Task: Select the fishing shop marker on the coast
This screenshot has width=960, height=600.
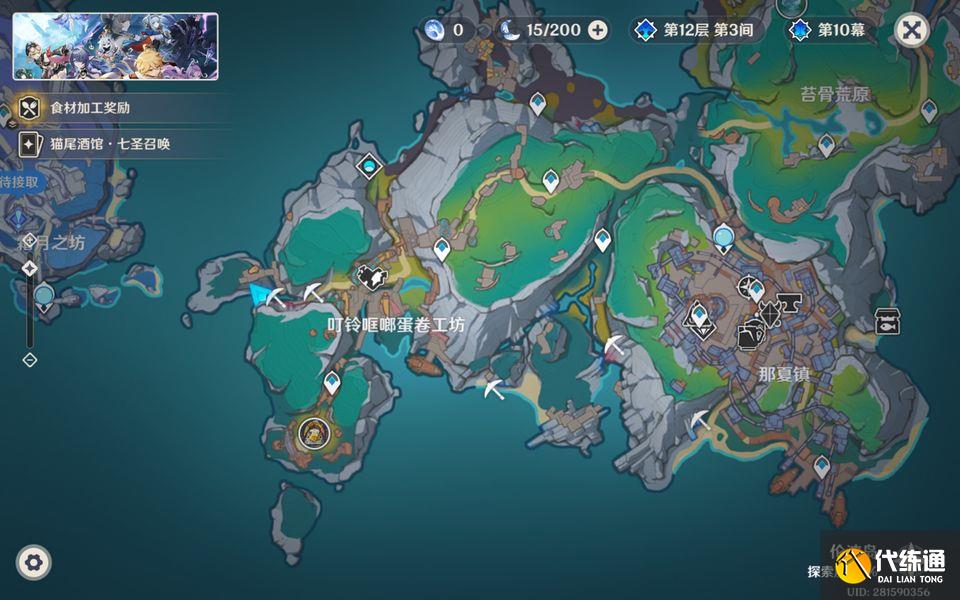Action: (886, 321)
